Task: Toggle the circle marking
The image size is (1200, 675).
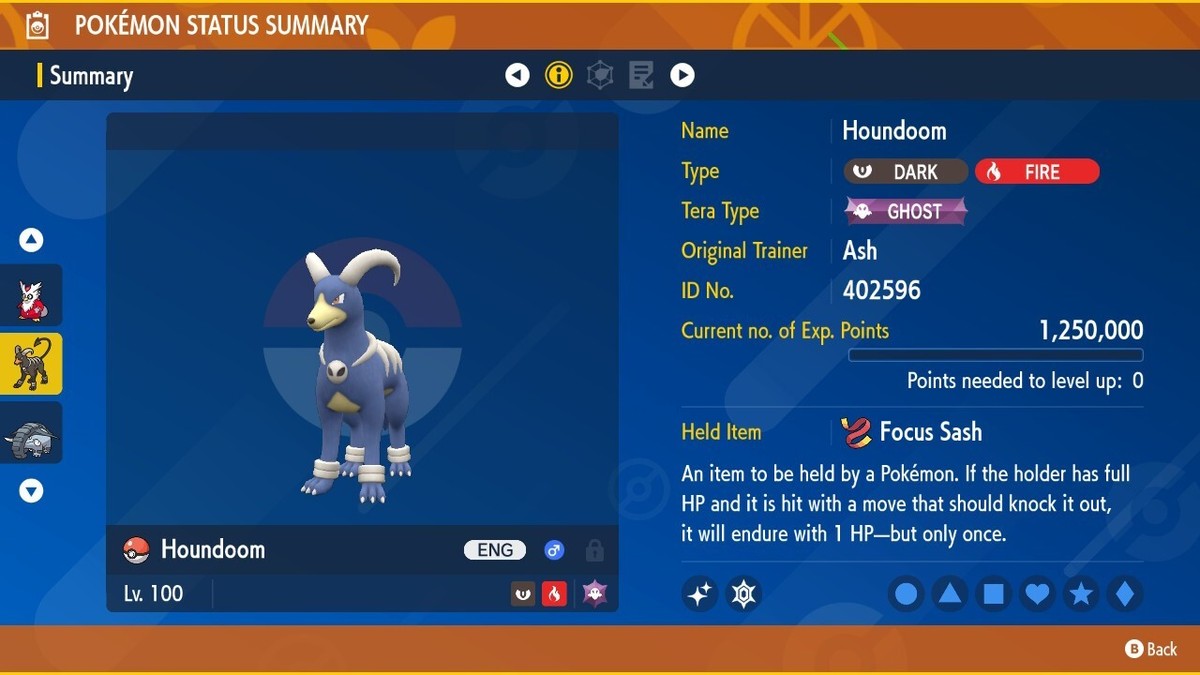Action: click(906, 594)
